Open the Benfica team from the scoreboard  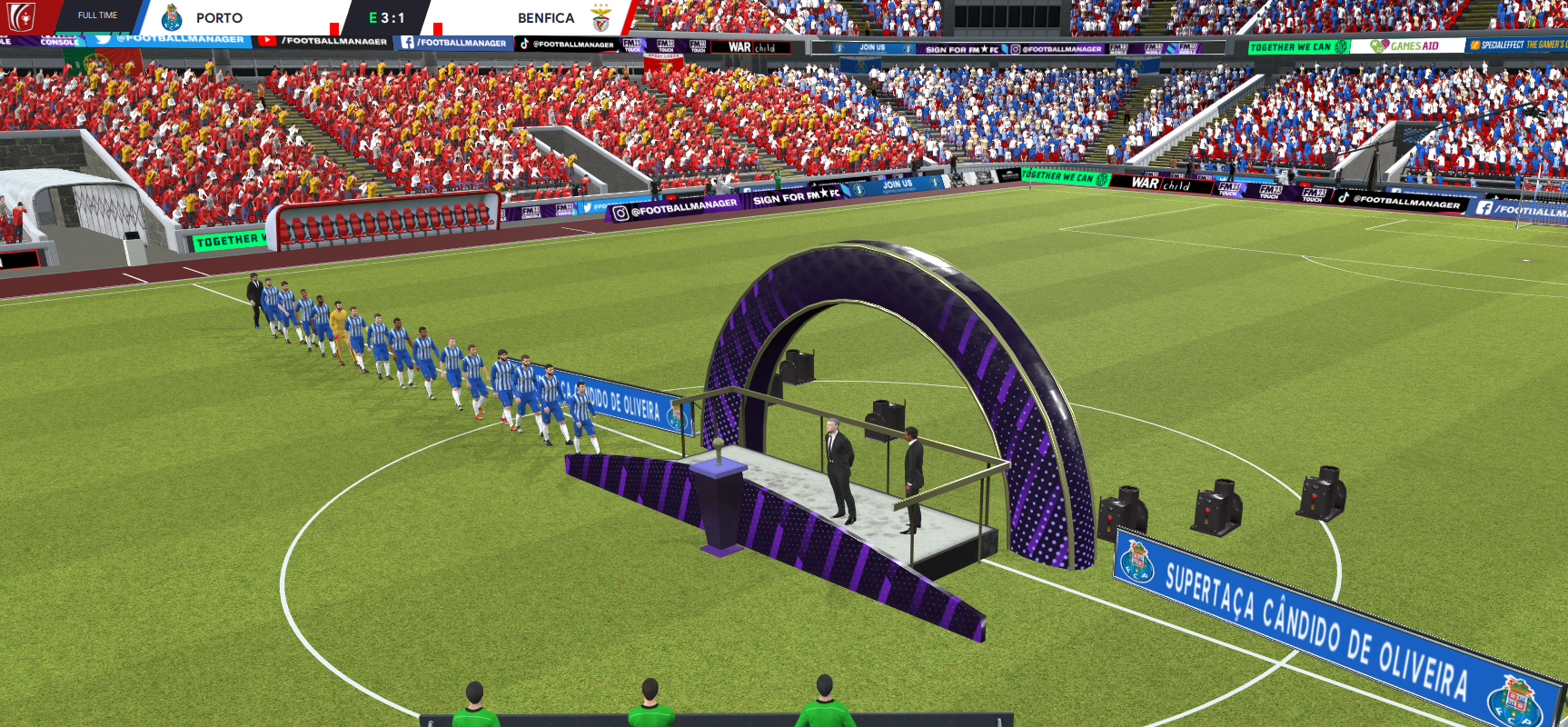coord(545,18)
